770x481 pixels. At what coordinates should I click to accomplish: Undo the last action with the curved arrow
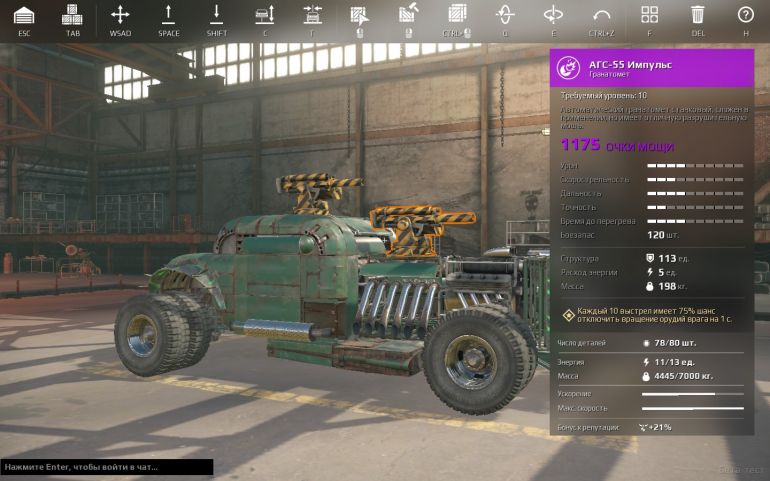pyautogui.click(x=601, y=15)
